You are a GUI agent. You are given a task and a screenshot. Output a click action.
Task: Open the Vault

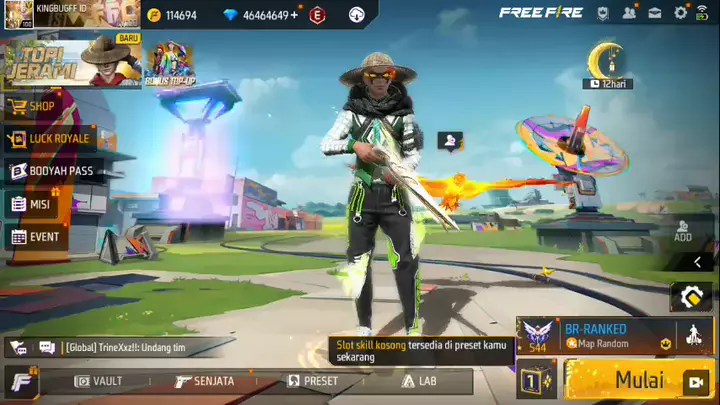tap(100, 381)
